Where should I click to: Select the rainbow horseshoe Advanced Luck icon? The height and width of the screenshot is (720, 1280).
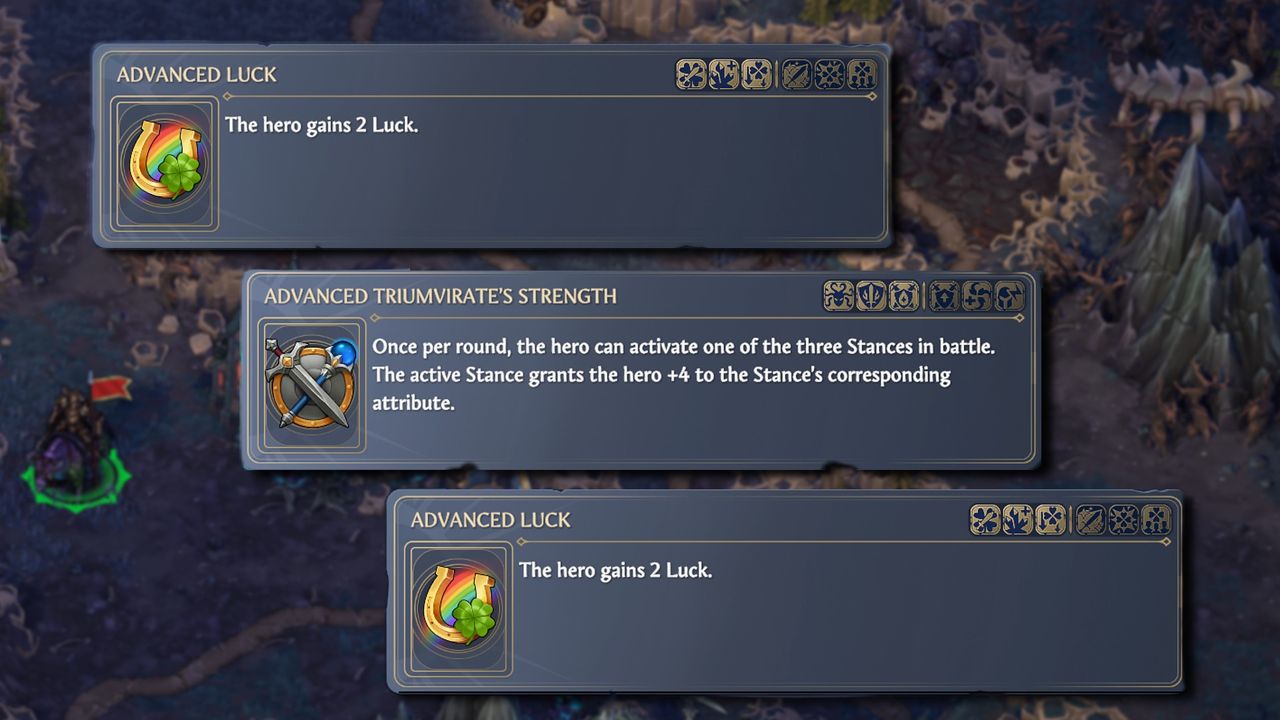pos(163,163)
